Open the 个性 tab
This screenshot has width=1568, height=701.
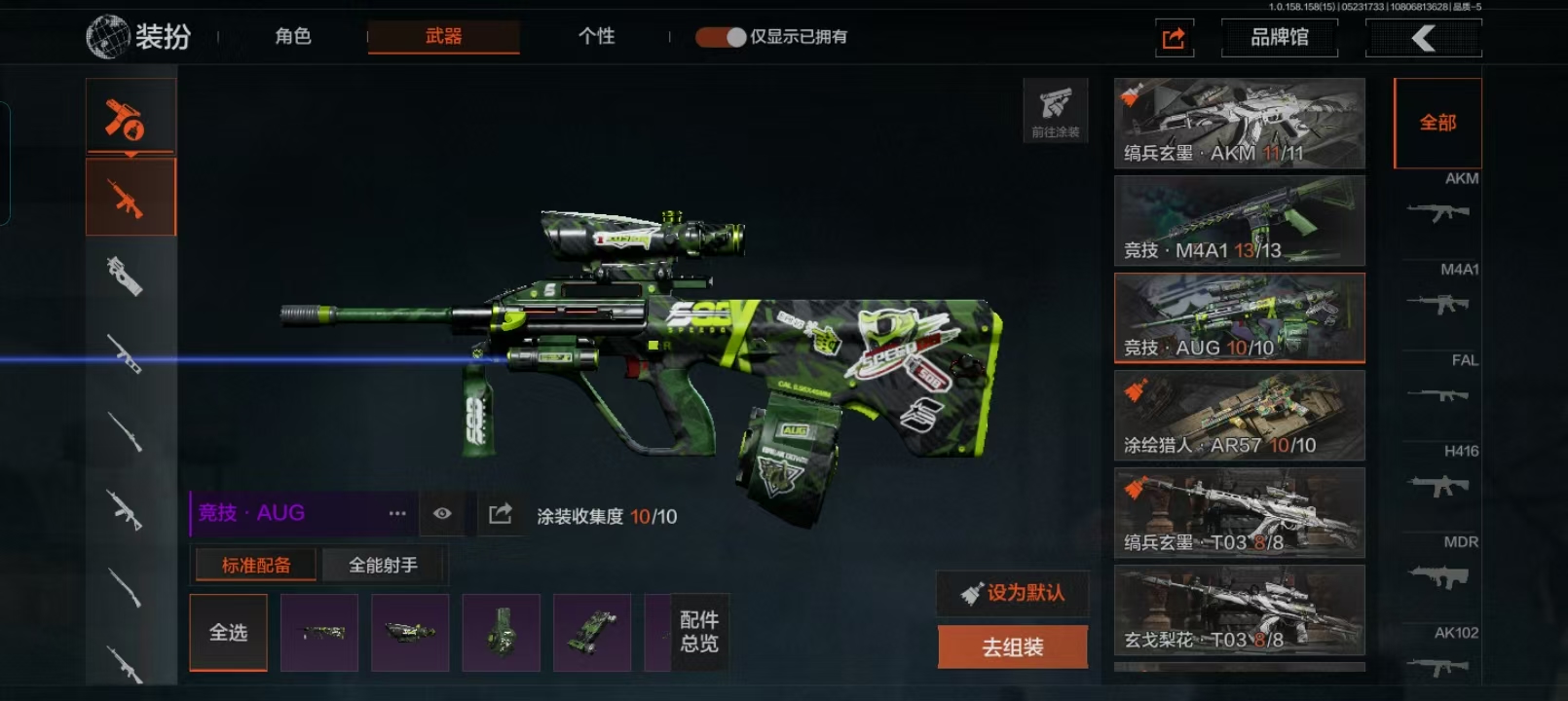pos(596,37)
